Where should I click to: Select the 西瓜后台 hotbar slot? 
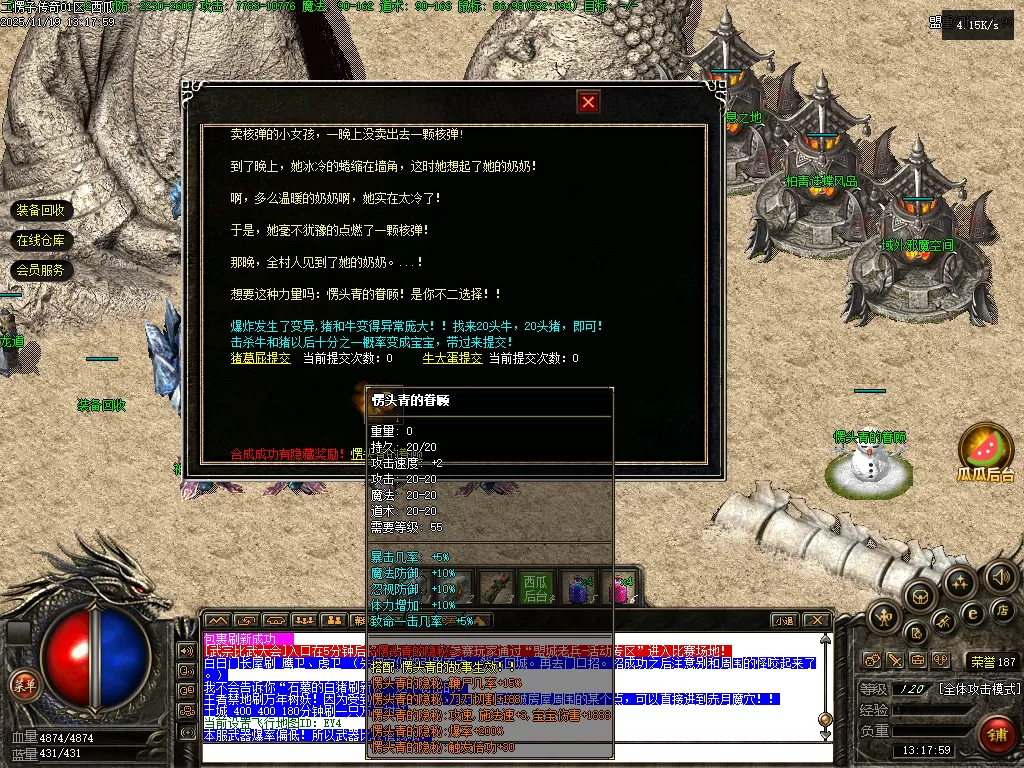coord(535,588)
